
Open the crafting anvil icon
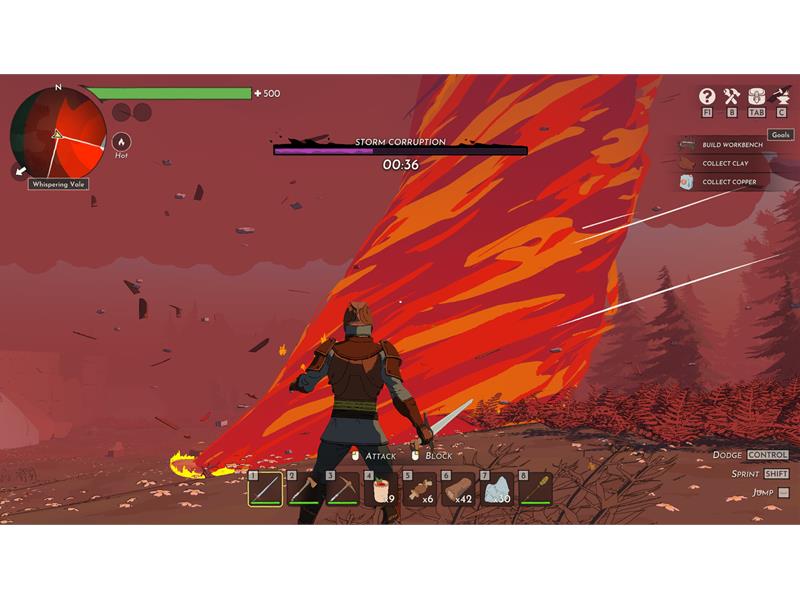click(x=781, y=96)
